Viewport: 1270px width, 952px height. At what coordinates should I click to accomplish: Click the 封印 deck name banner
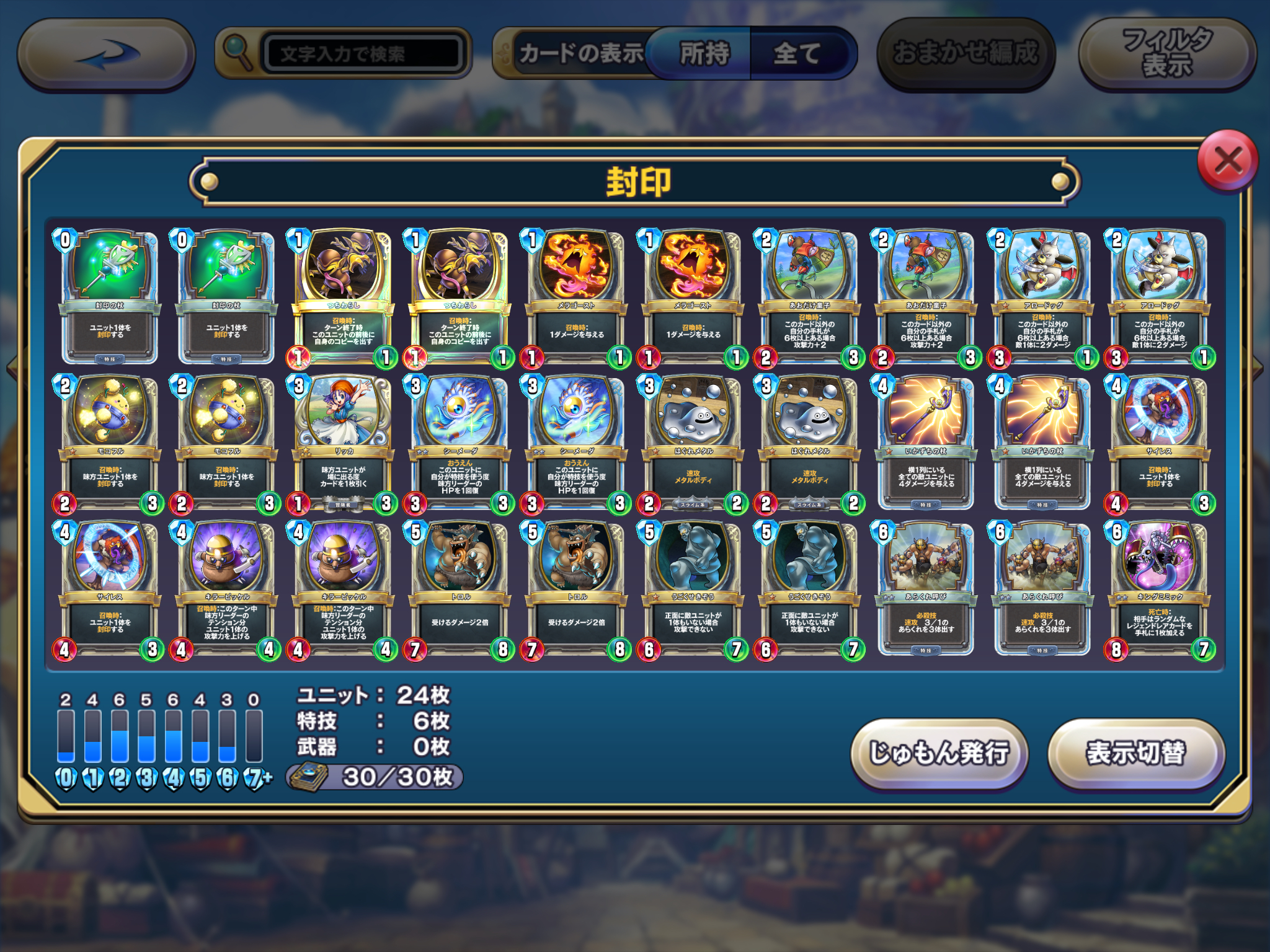tap(635, 182)
